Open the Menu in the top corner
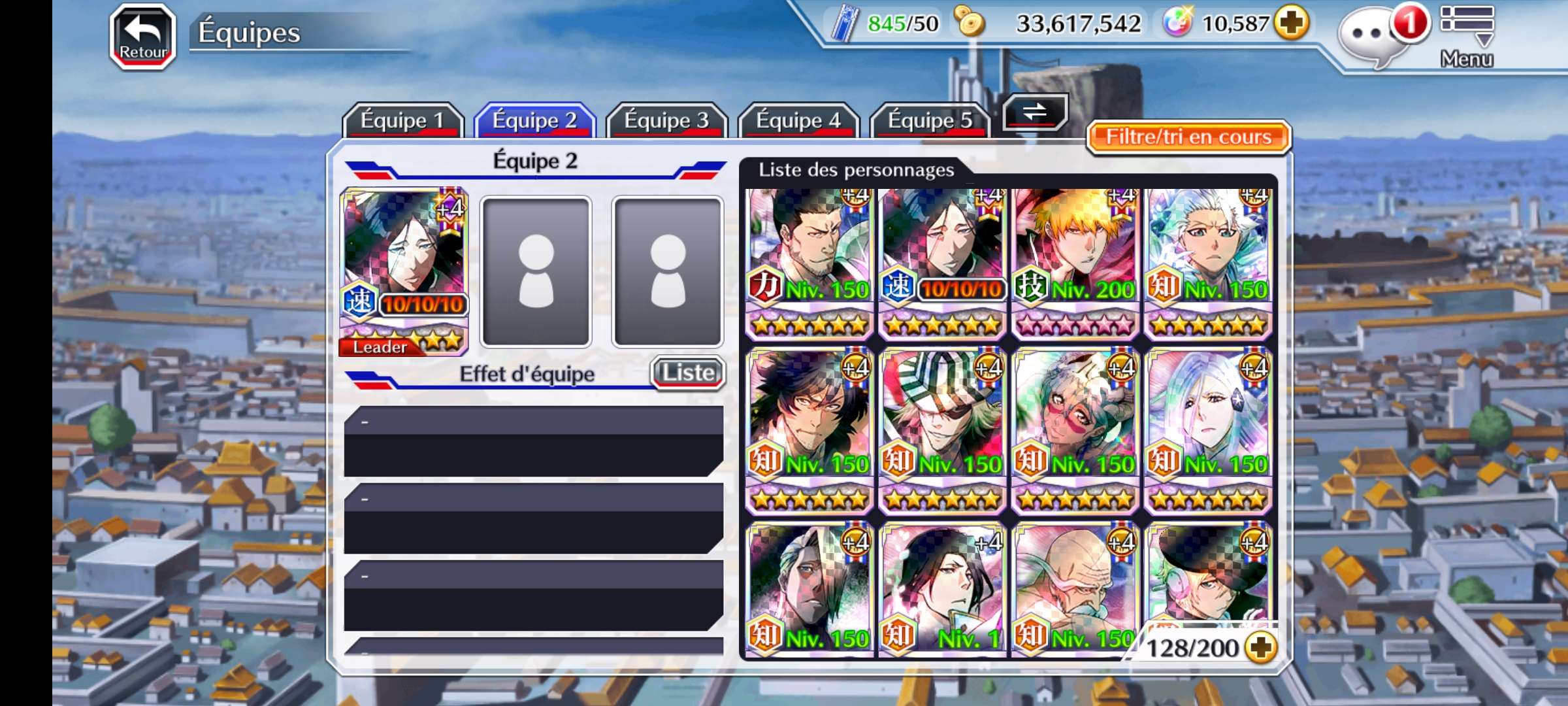This screenshot has height=706, width=1568. point(1467,37)
